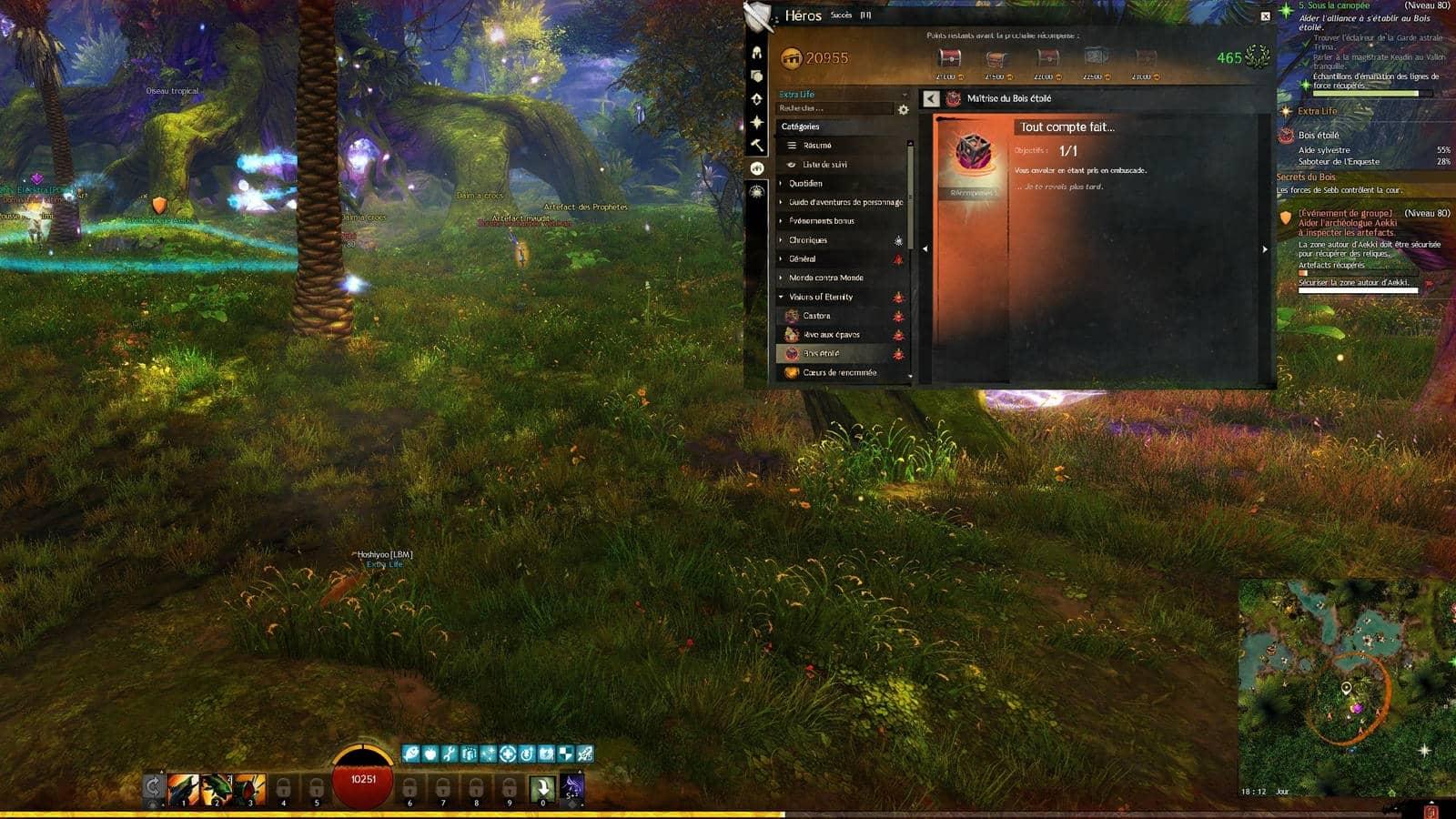The width and height of the screenshot is (1456, 819).
Task: Expand Guide d'aventures de personnage category
Action: (844, 202)
